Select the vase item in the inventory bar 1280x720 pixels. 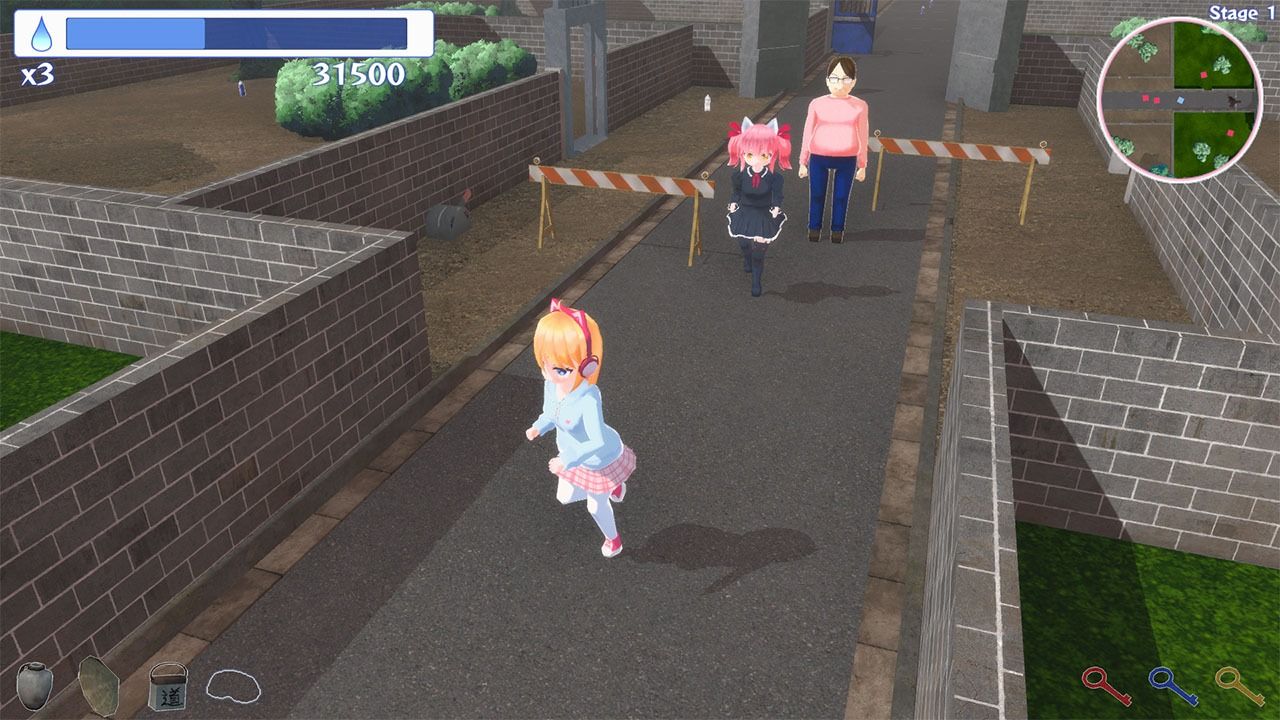(x=35, y=688)
